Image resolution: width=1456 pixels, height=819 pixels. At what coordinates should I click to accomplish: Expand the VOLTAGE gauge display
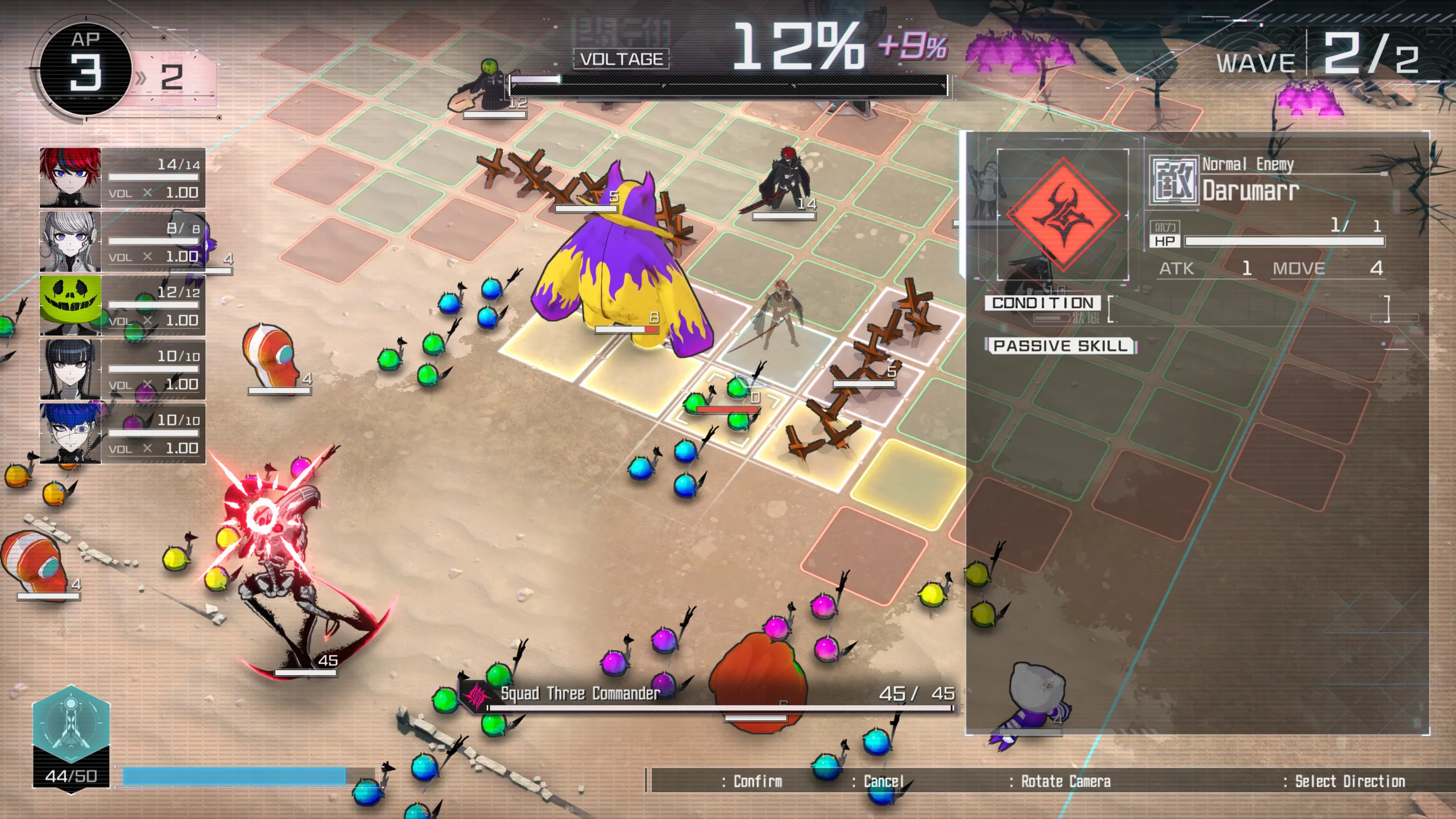(620, 57)
